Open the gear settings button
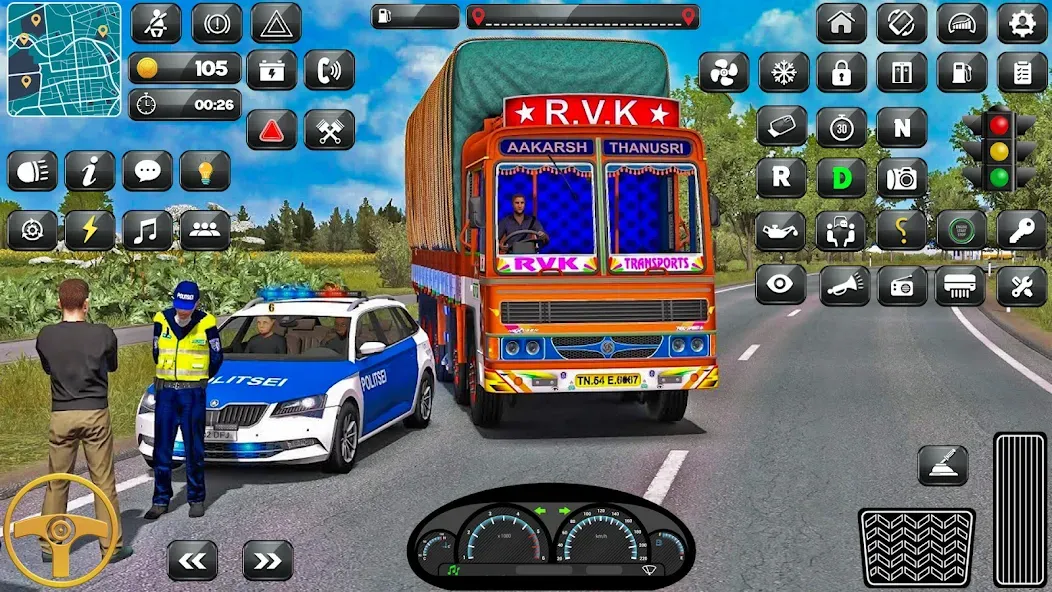 [1021, 23]
